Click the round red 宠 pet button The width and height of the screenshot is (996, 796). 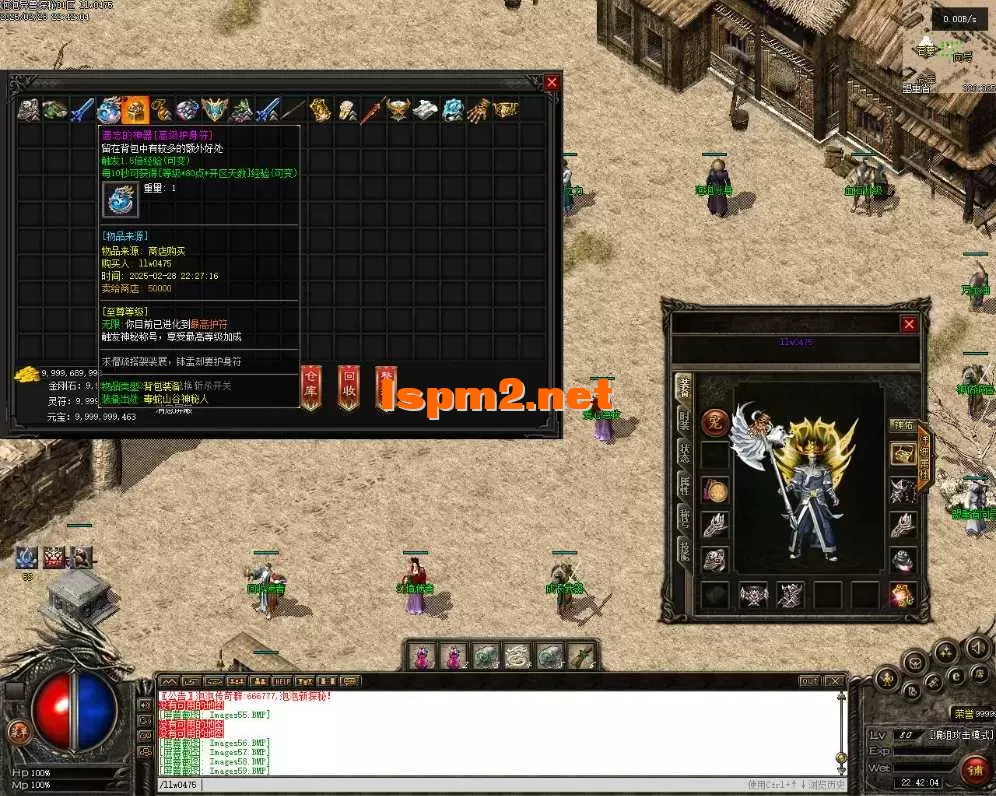[714, 423]
